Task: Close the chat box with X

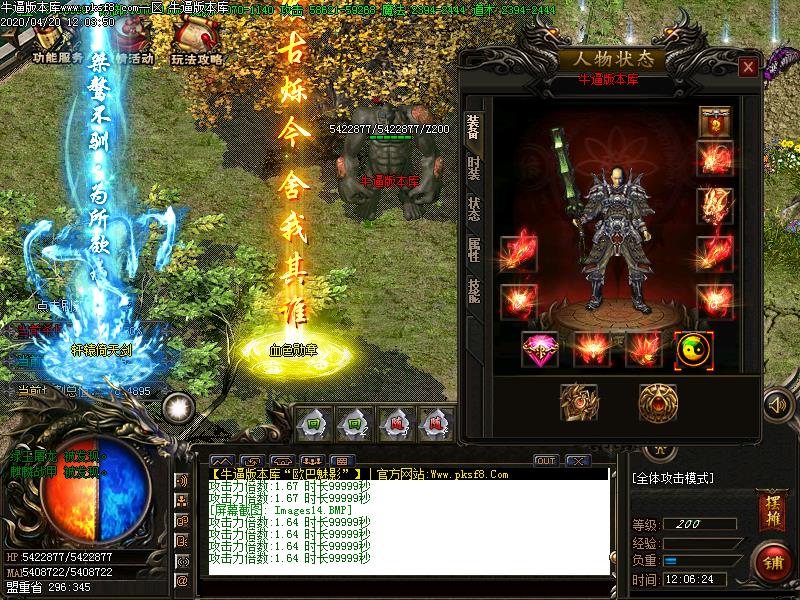Action: (575, 460)
